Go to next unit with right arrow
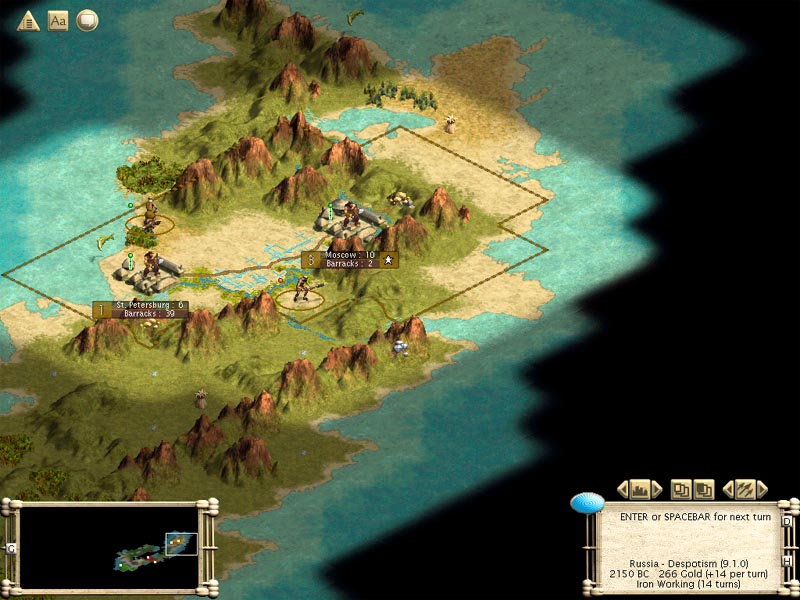The image size is (800, 600). pyautogui.click(x=762, y=489)
